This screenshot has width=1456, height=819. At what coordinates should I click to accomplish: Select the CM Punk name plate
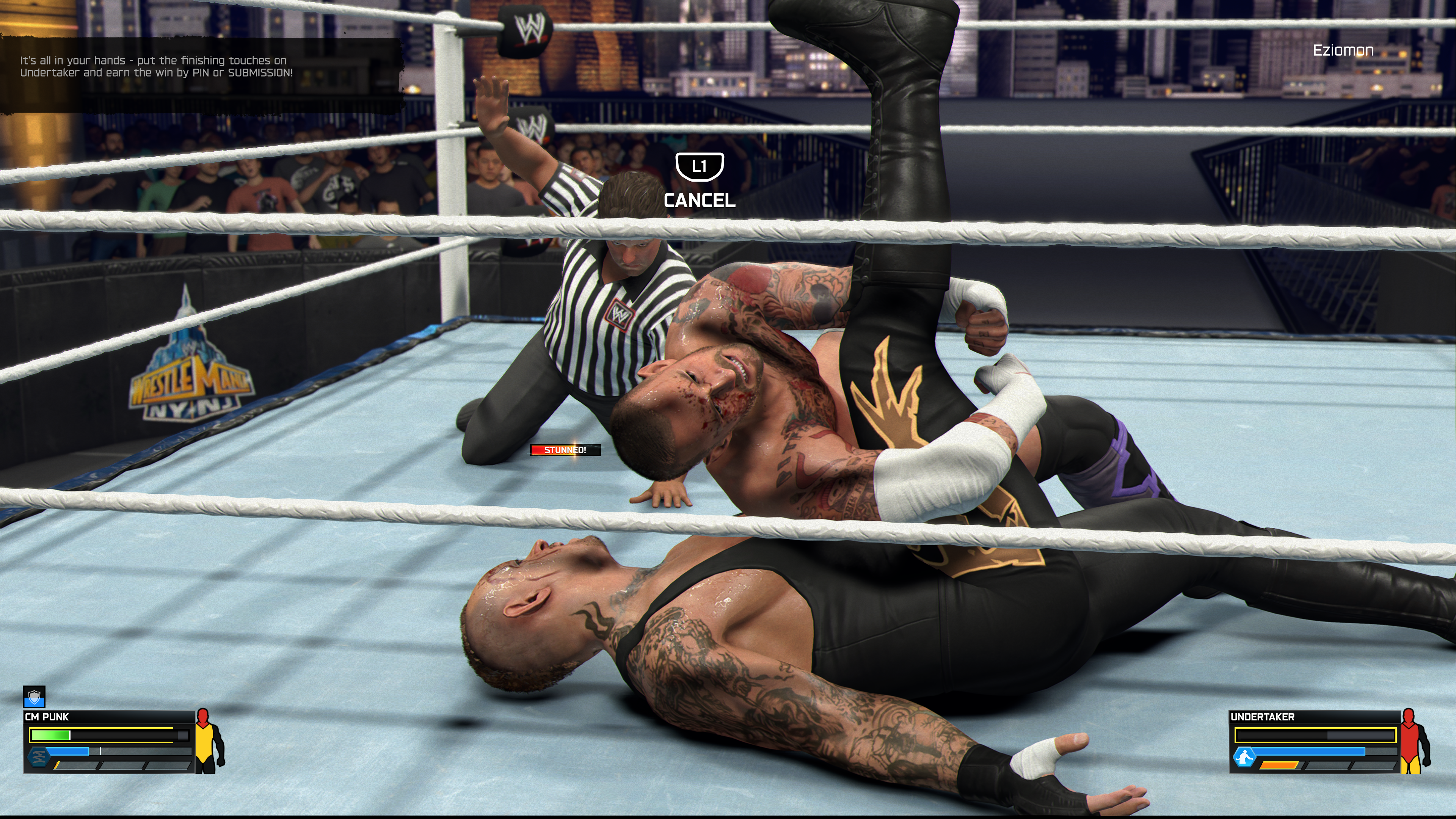coord(47,717)
